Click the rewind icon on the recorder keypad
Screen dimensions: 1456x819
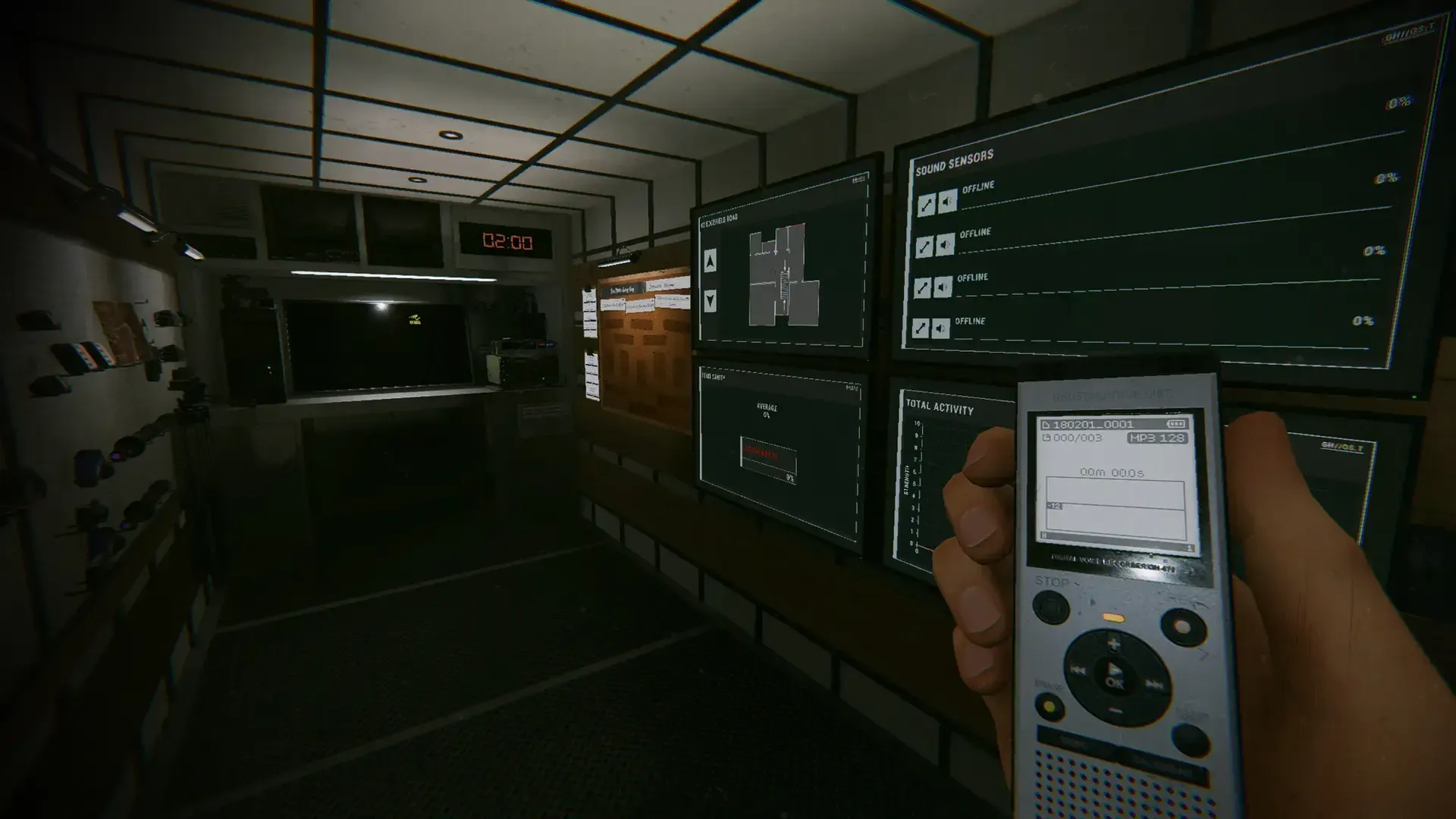pyautogui.click(x=1078, y=670)
